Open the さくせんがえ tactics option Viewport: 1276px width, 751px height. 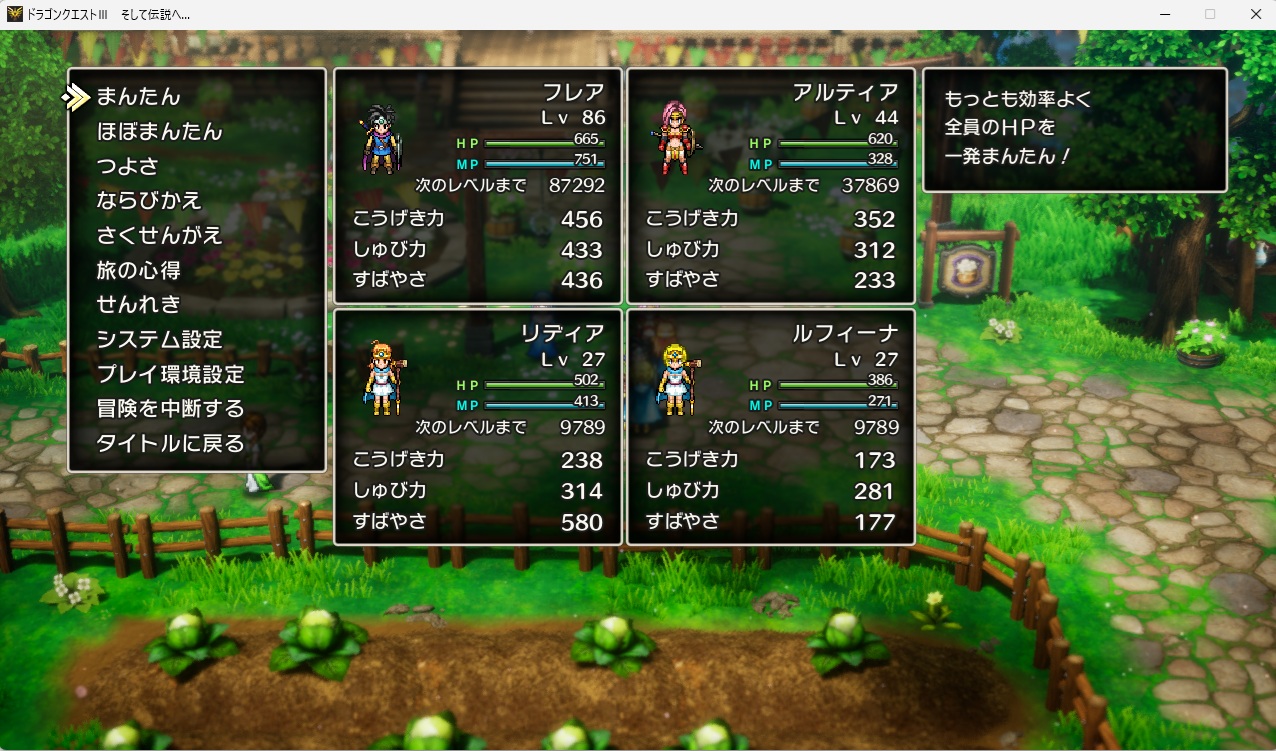pos(159,236)
